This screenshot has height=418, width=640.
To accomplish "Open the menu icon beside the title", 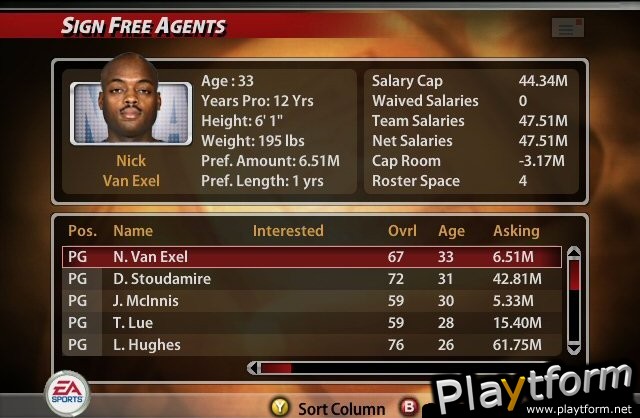I will coord(567,28).
